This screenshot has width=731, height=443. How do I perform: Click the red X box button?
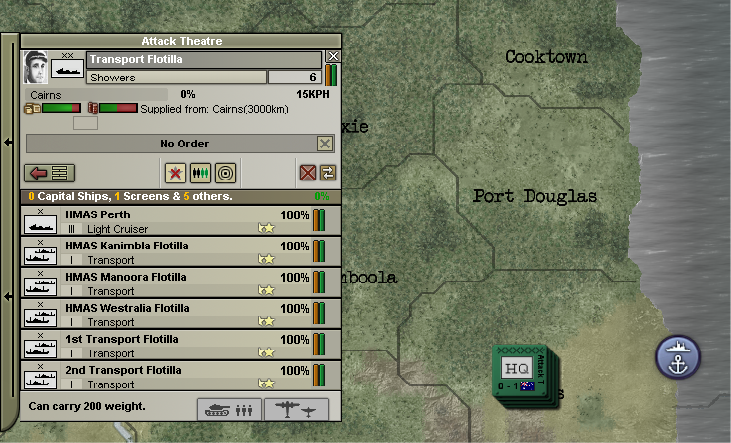pyautogui.click(x=308, y=173)
